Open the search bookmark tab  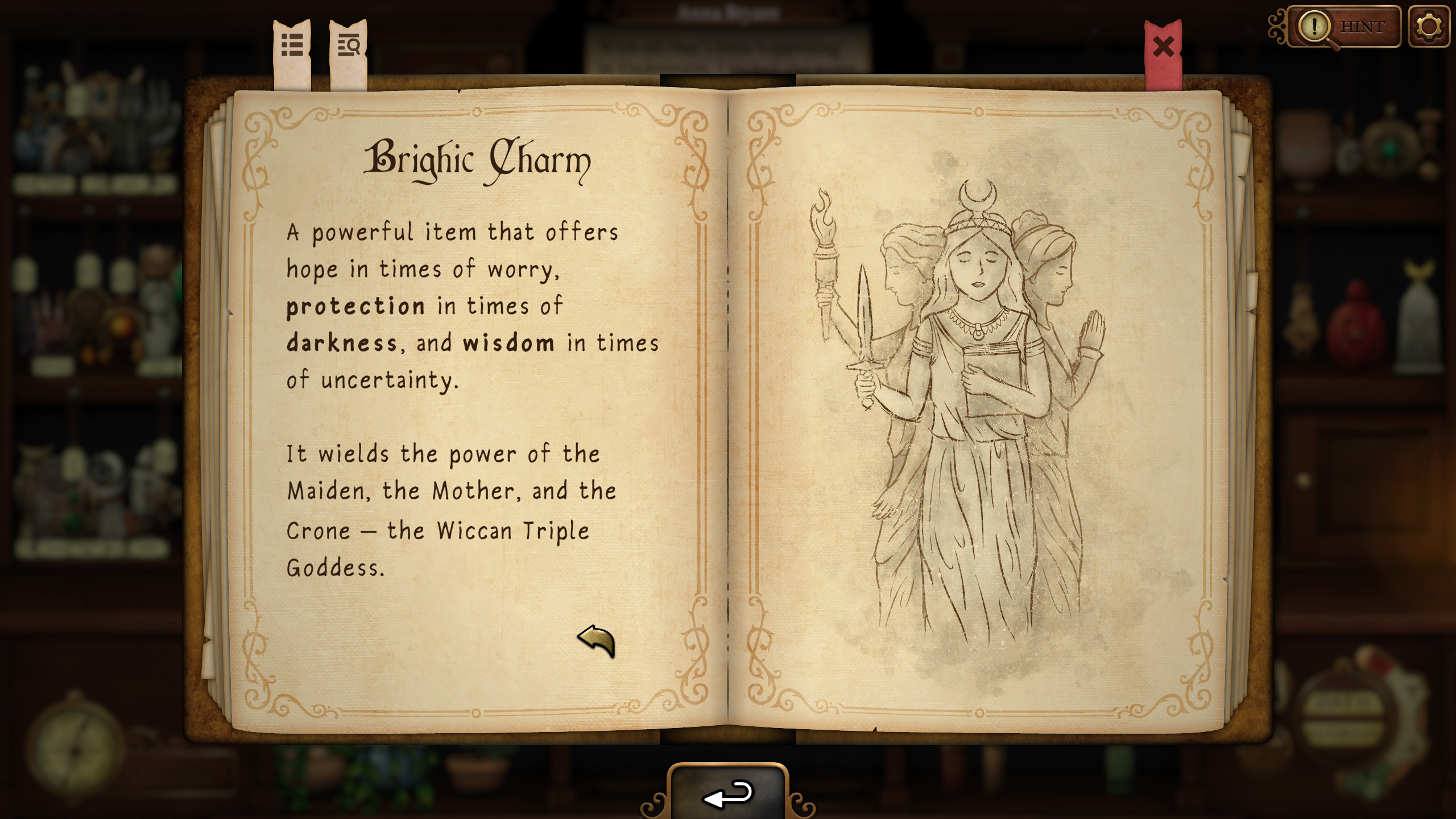point(348,45)
